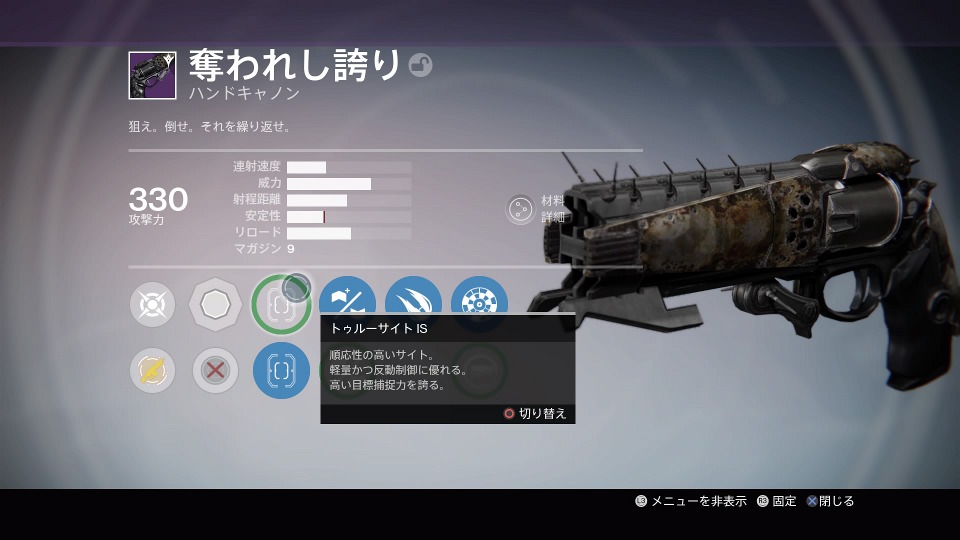Select the blue claw slash perk

413,302
